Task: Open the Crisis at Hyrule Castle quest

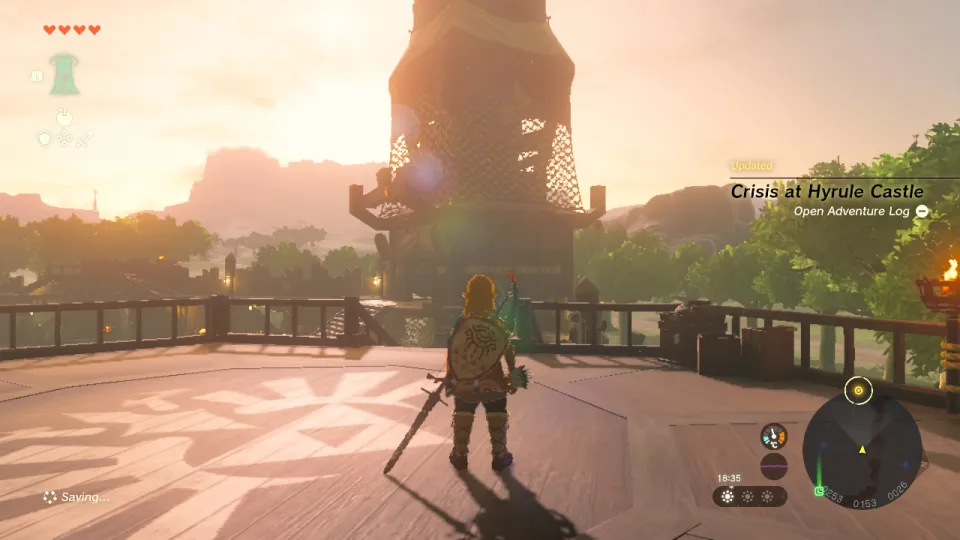Action: click(826, 191)
